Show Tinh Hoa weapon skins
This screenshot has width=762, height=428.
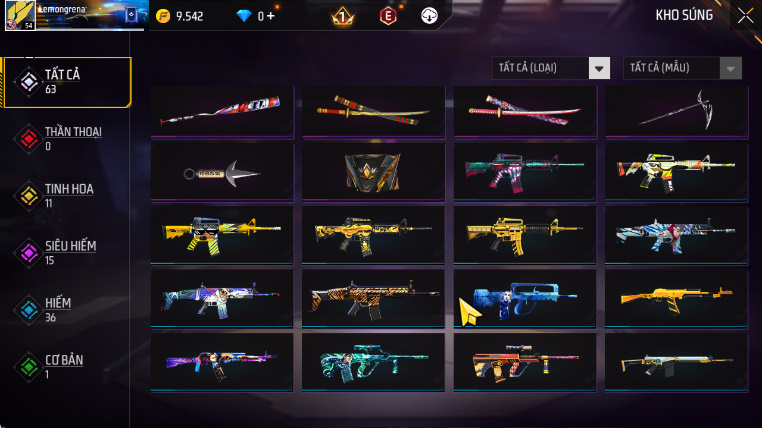click(66, 195)
